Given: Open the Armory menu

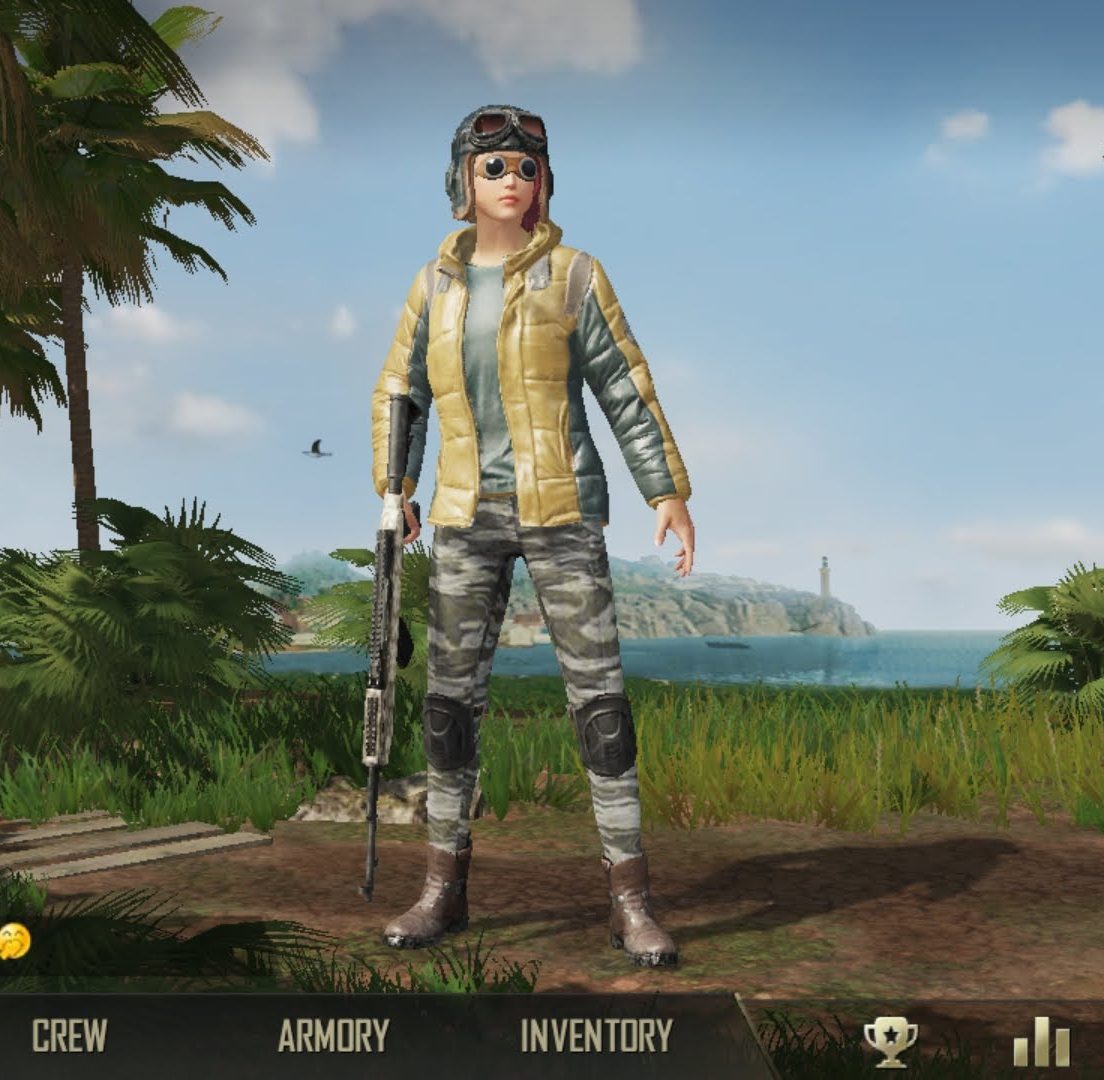Looking at the screenshot, I should tap(333, 1035).
